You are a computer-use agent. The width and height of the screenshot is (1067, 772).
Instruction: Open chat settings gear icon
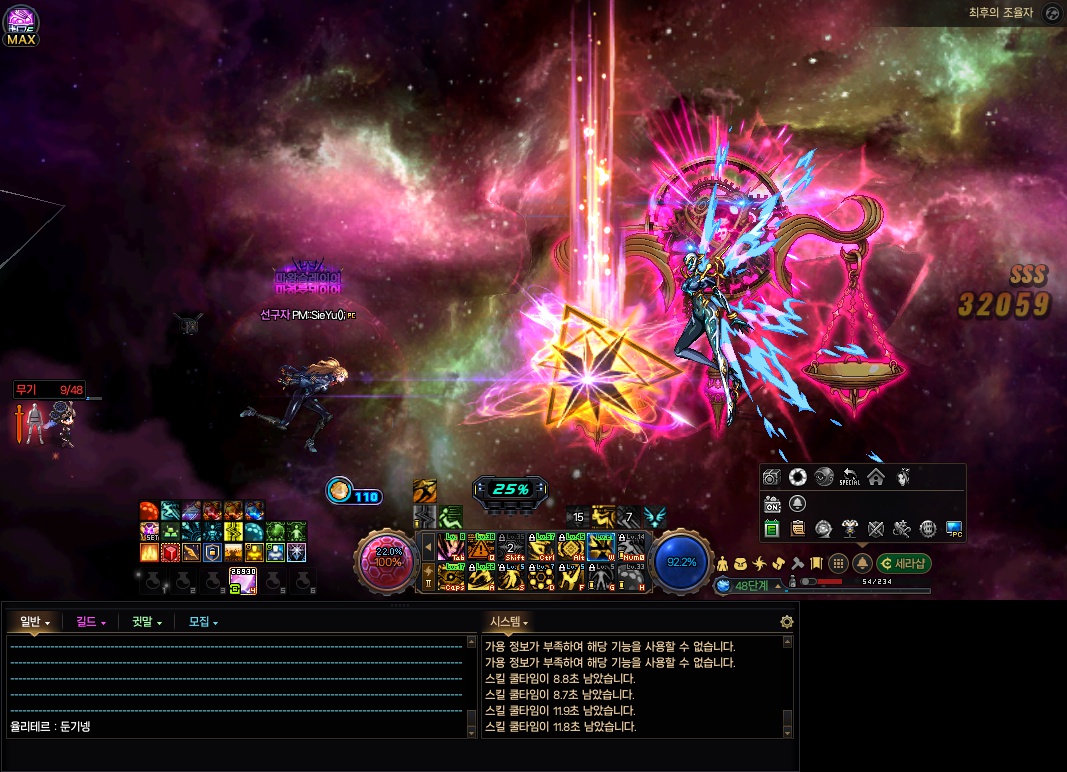[x=787, y=622]
